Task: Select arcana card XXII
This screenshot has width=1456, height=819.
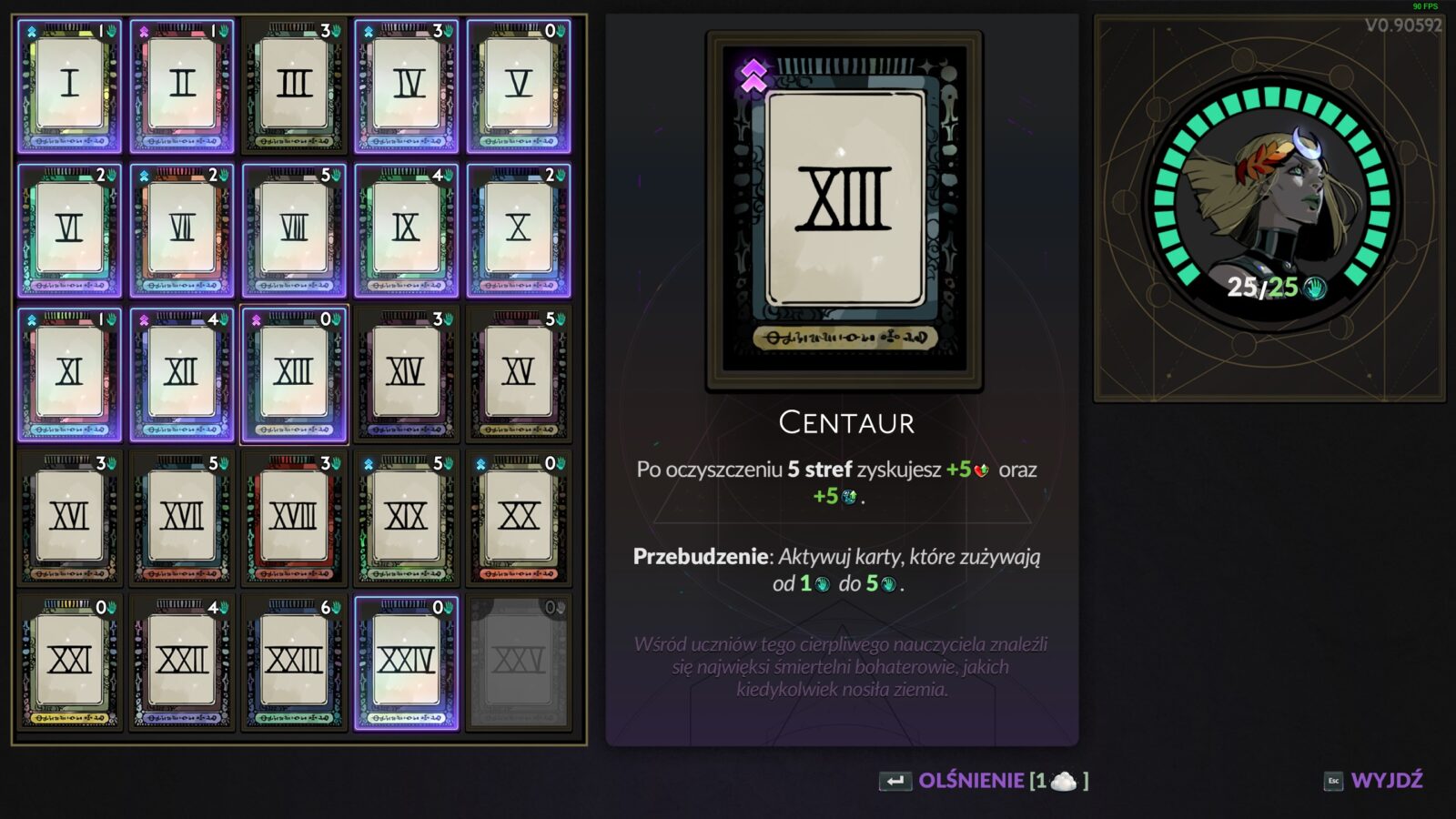Action: click(182, 662)
